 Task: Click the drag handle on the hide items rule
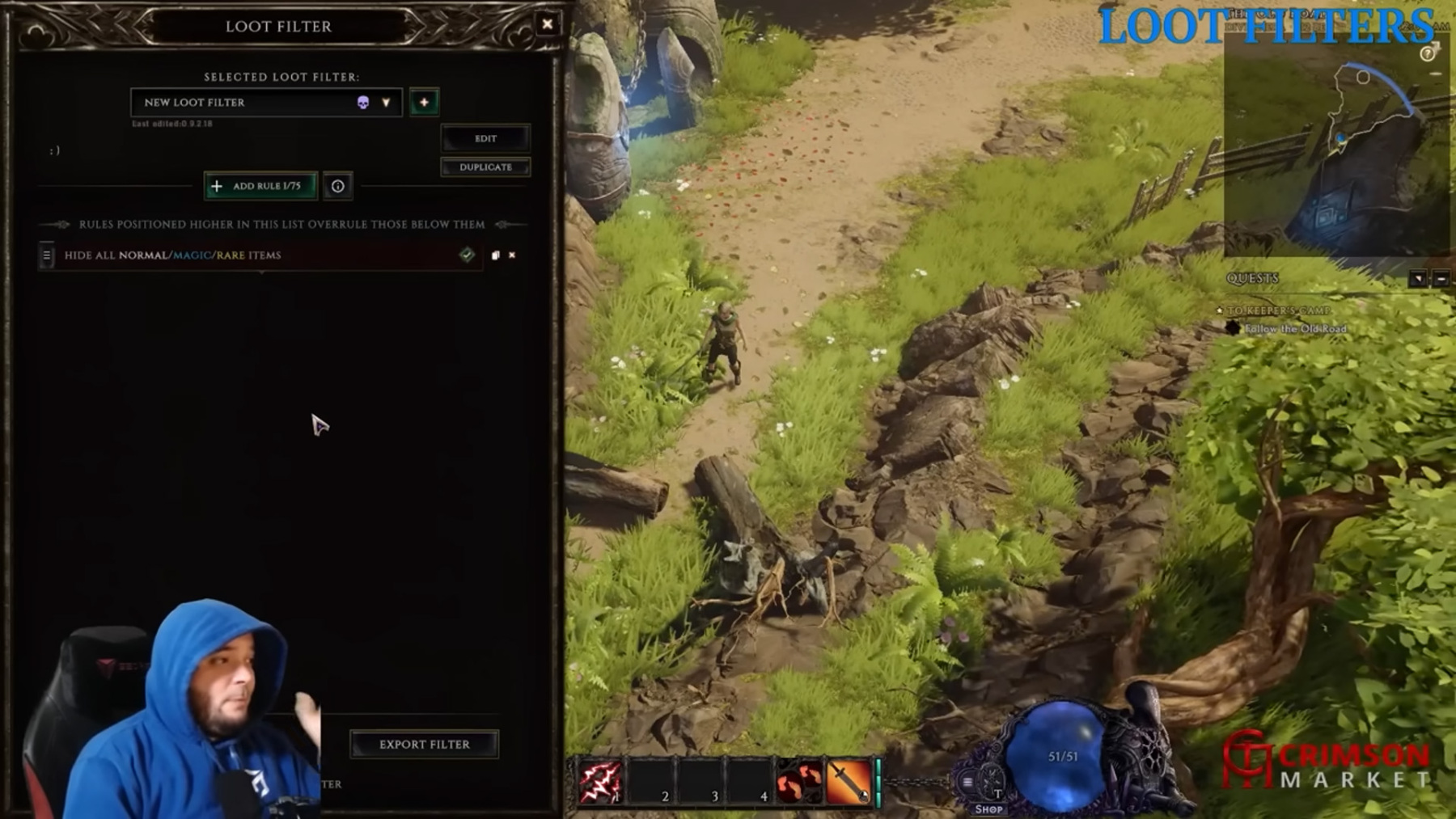tap(46, 255)
